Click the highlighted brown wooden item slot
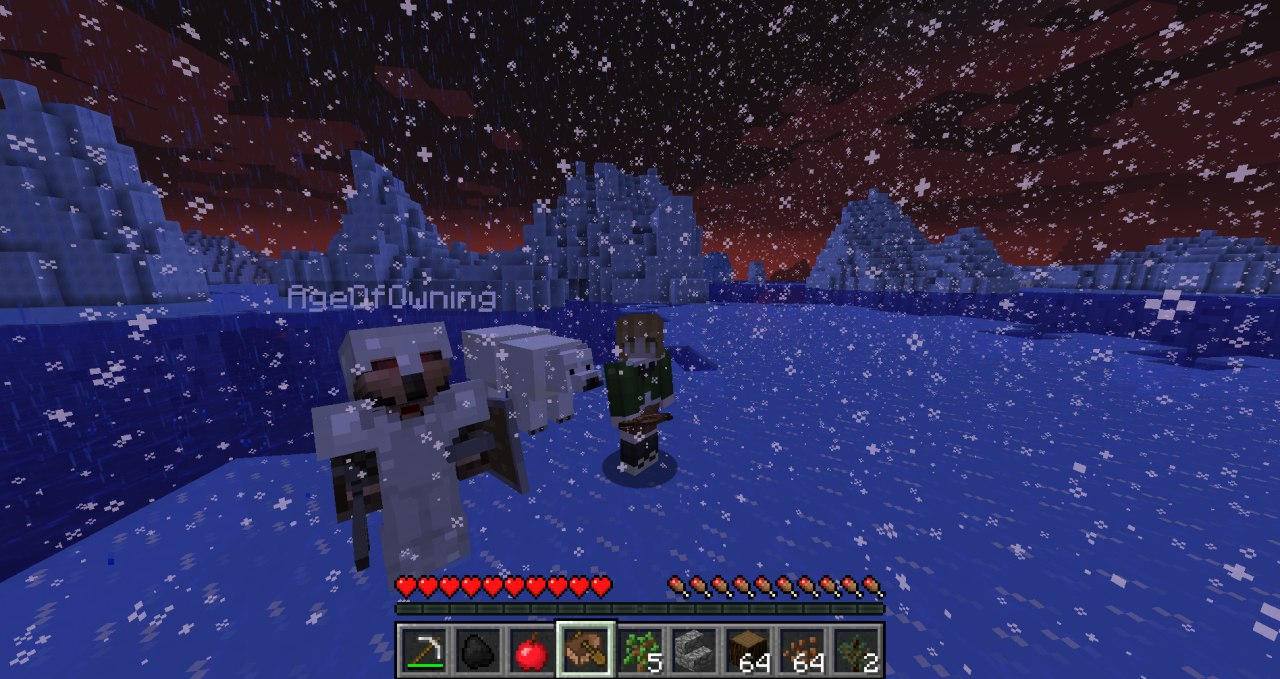The image size is (1280, 679). click(585, 651)
